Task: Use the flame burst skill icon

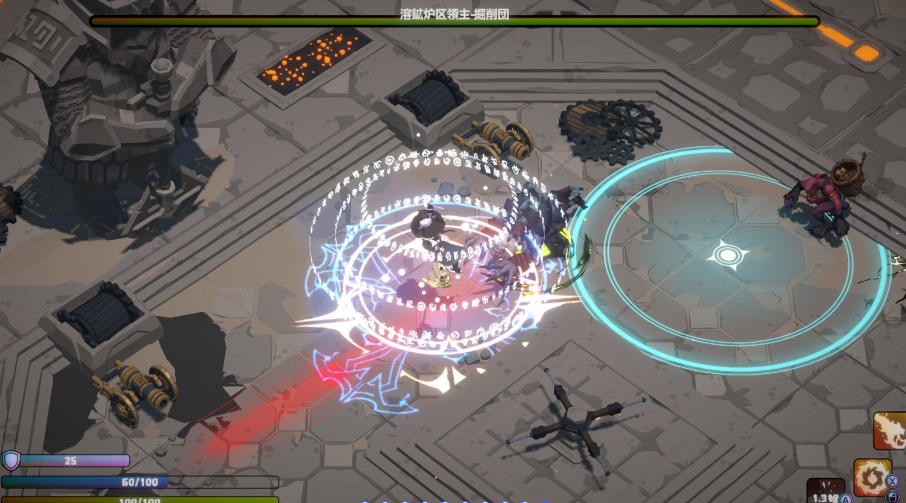Action: (889, 430)
